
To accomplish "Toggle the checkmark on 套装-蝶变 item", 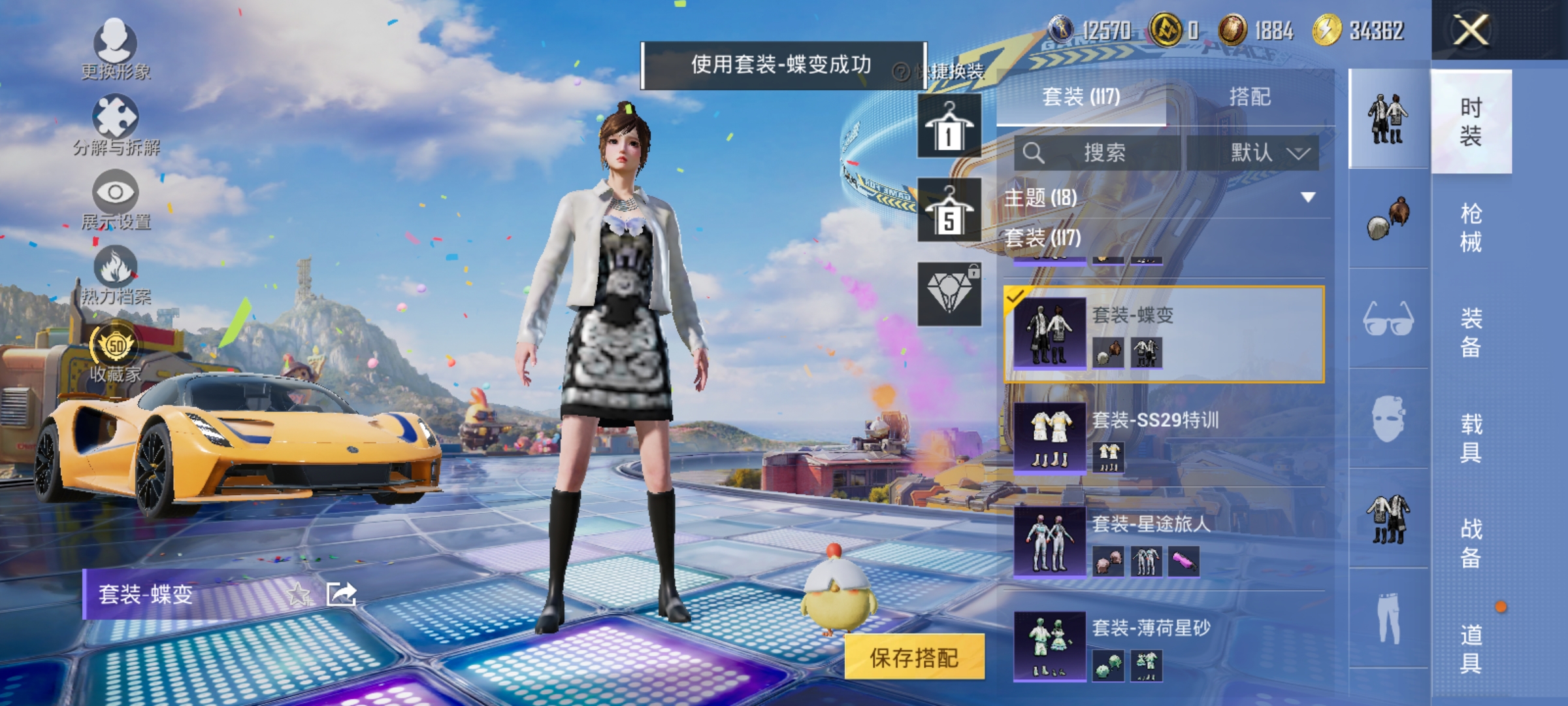I will 1017,297.
